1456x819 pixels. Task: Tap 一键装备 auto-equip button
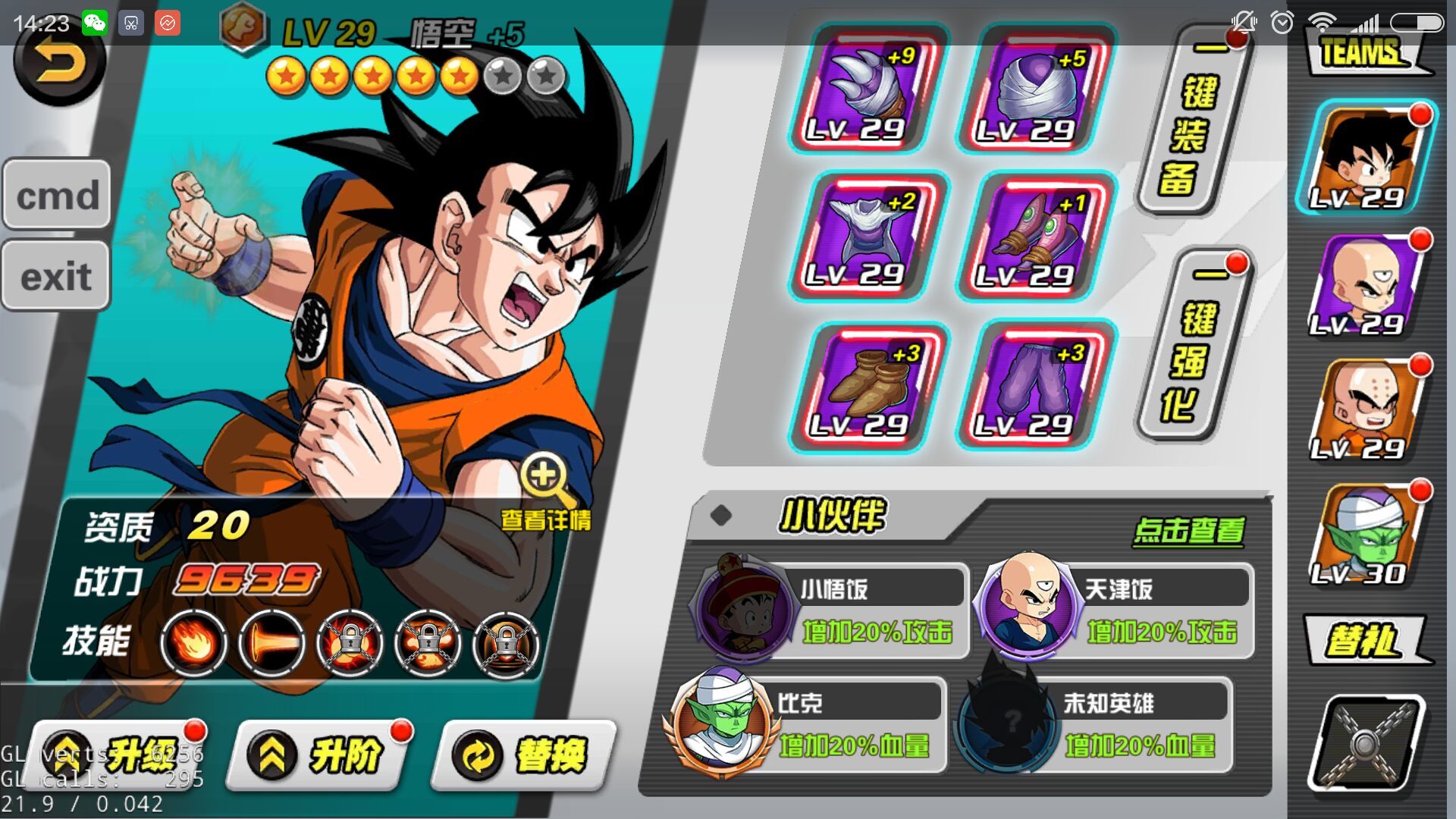coord(1194,121)
